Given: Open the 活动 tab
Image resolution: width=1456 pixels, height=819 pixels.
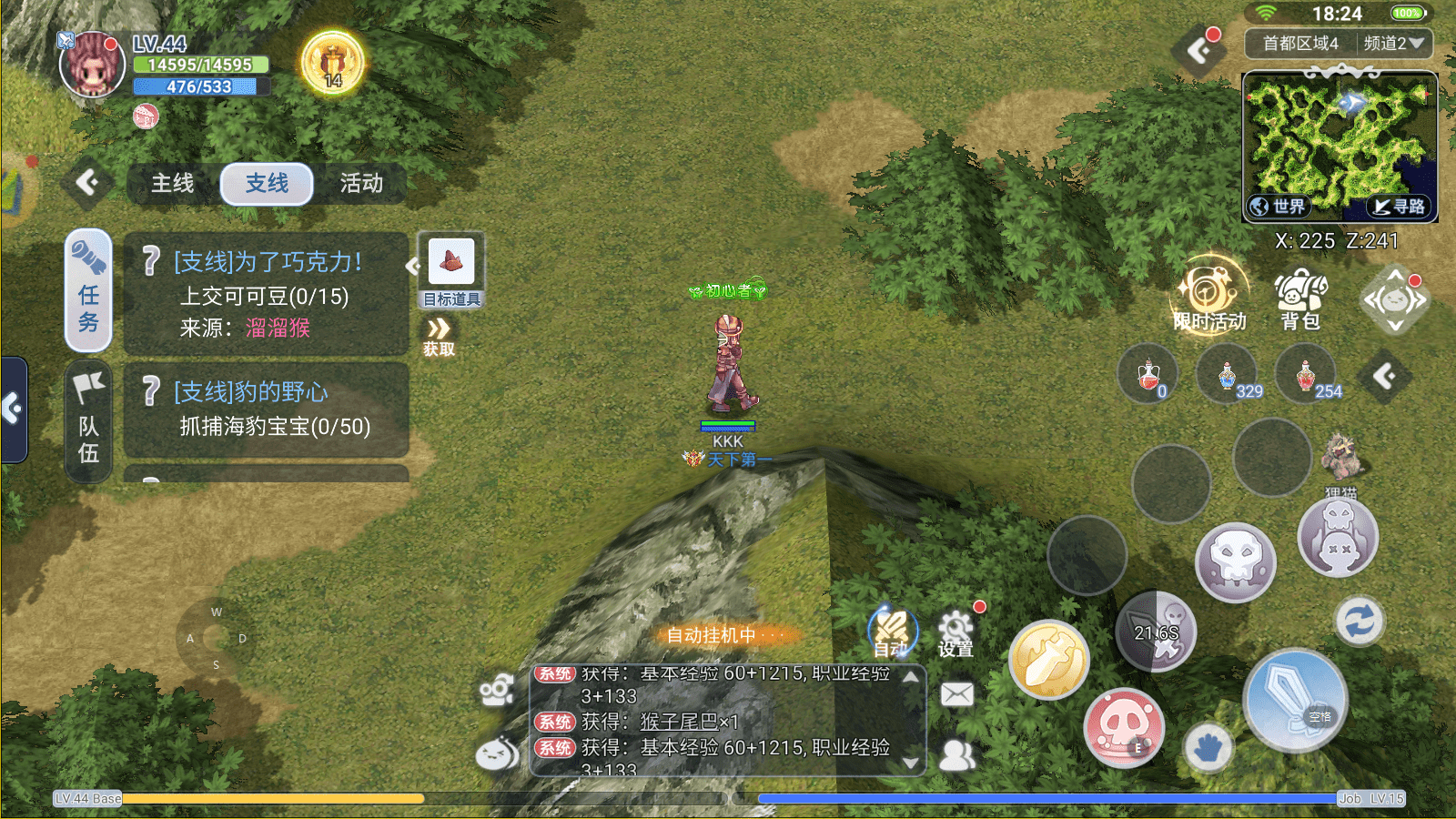Looking at the screenshot, I should pos(361,184).
